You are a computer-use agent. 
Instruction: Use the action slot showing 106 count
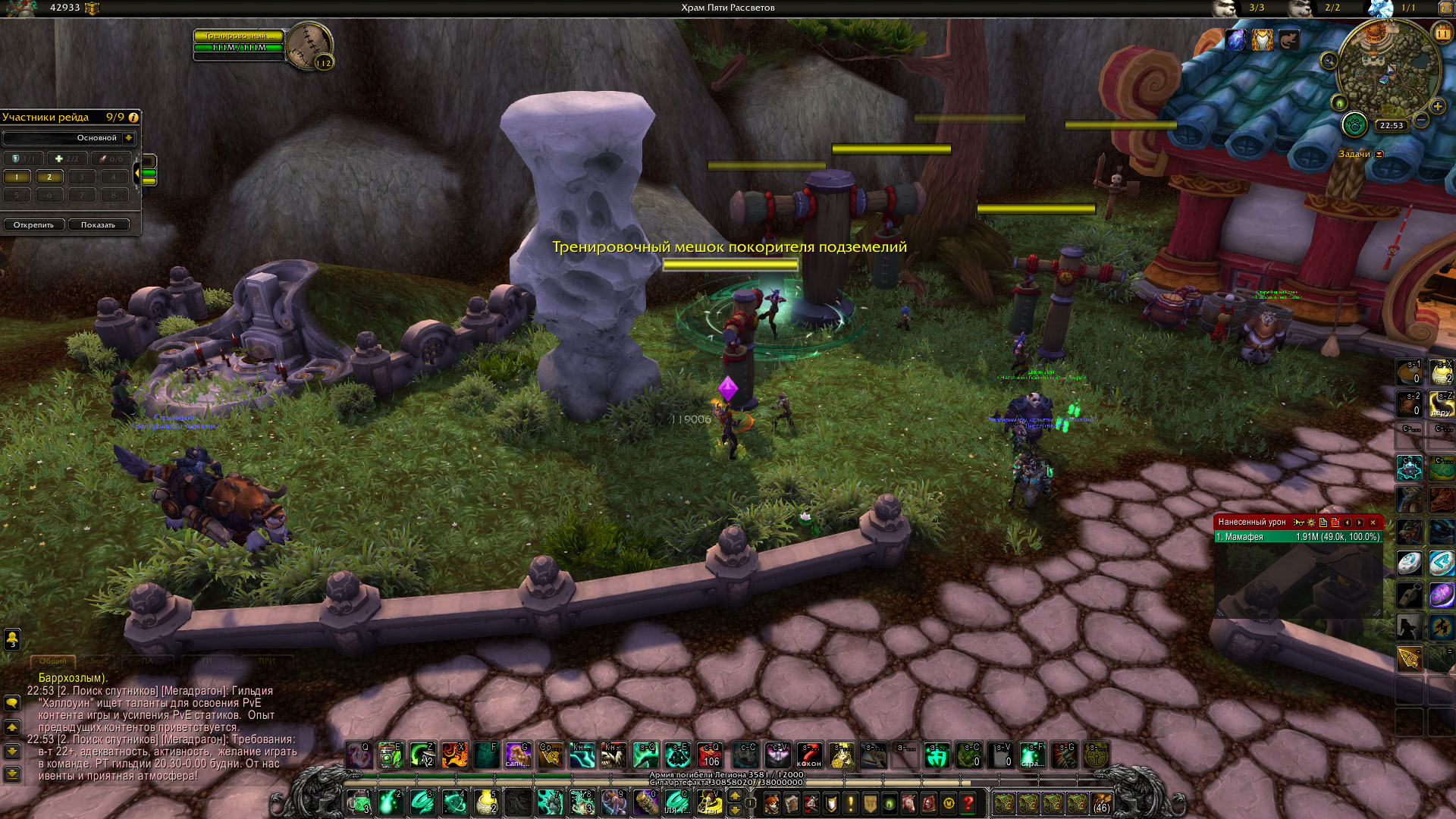(710, 755)
